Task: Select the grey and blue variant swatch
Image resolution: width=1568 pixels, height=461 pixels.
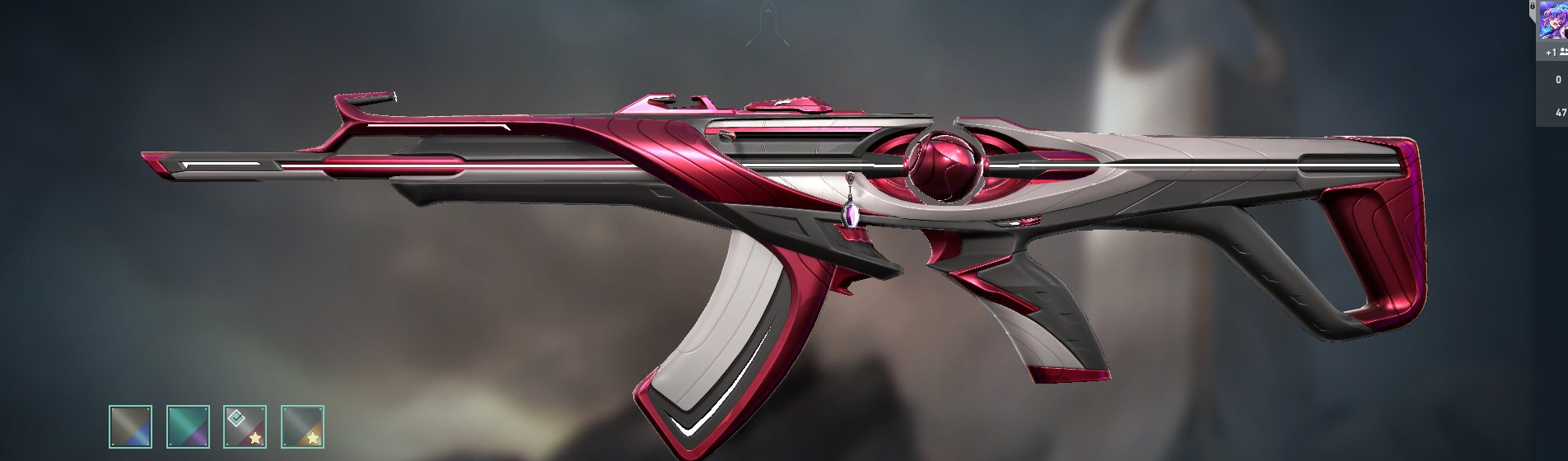Action: [x=130, y=426]
